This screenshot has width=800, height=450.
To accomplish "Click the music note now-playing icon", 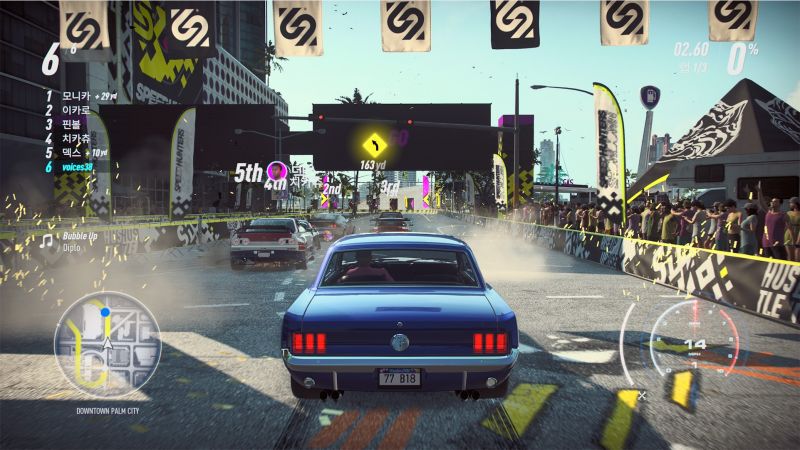I will click(46, 240).
